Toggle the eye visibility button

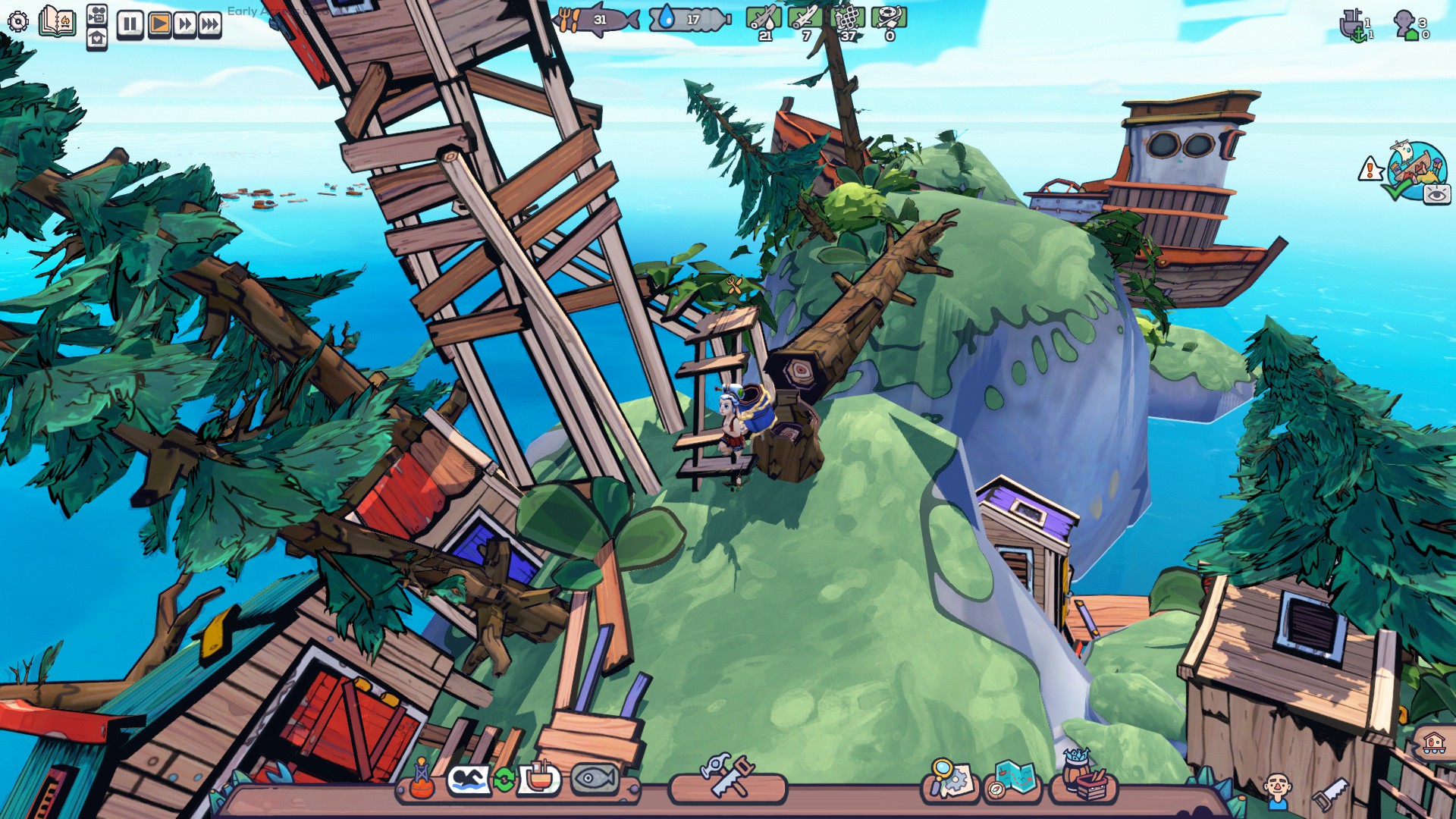coord(1436,195)
